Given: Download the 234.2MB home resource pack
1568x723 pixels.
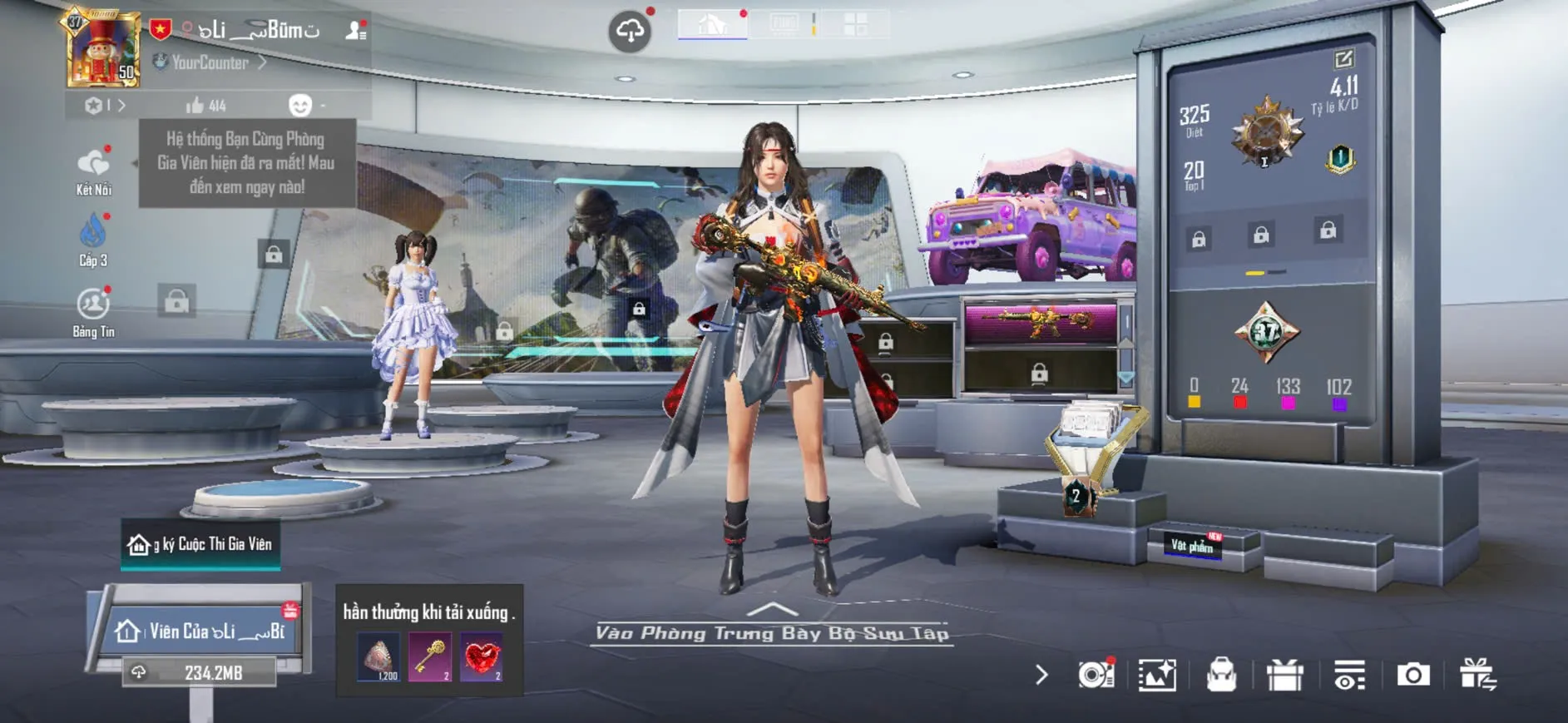Looking at the screenshot, I should coord(200,672).
